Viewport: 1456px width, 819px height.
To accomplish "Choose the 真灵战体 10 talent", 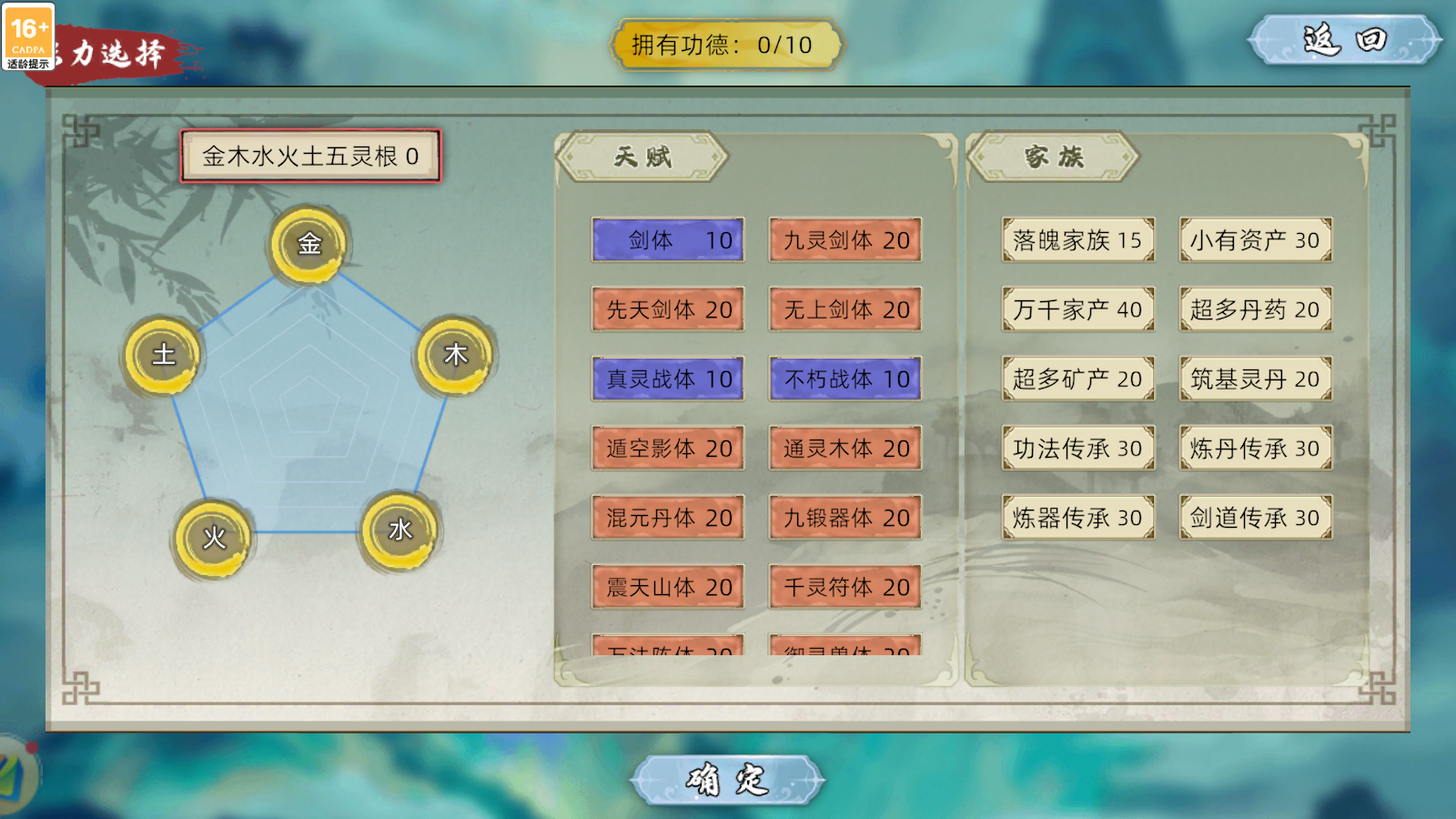I will coord(668,379).
